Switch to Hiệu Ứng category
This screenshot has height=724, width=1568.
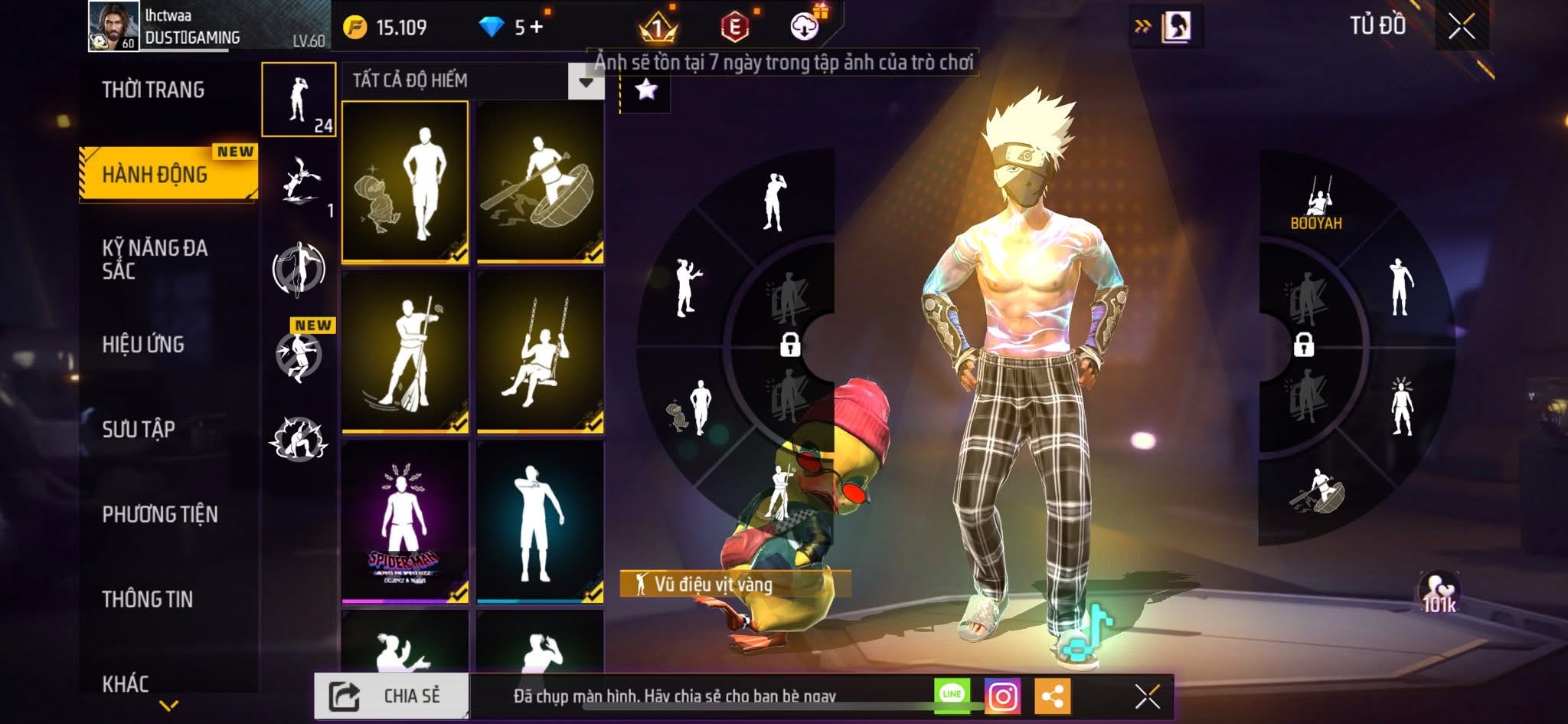(143, 345)
